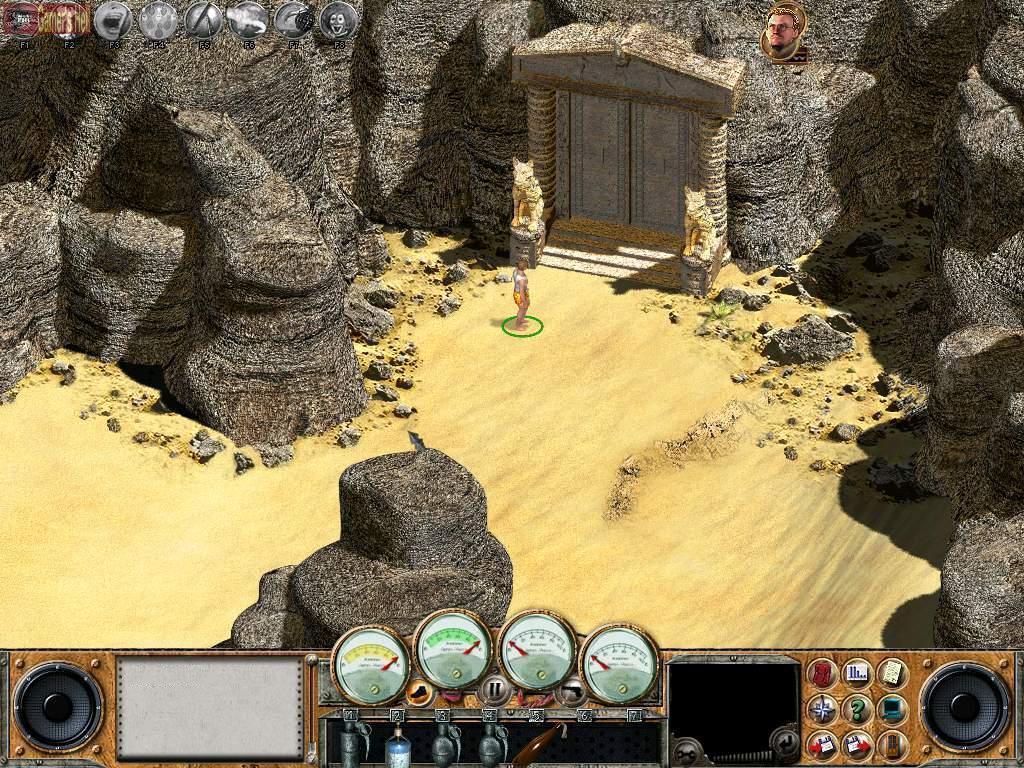This screenshot has height=768, width=1024.
Task: Click the pause button between gauges
Action: pos(494,690)
